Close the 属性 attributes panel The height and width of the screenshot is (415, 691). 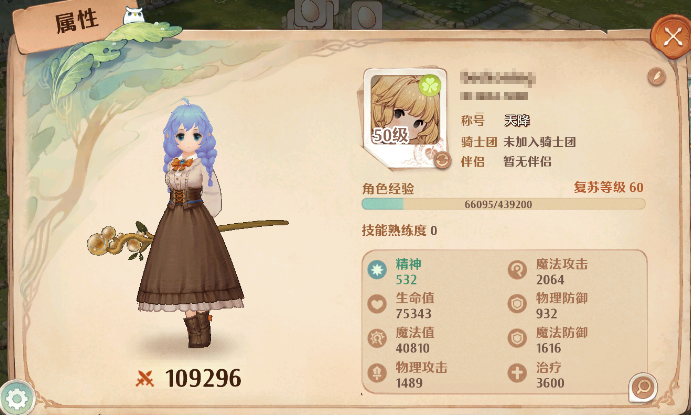[667, 35]
